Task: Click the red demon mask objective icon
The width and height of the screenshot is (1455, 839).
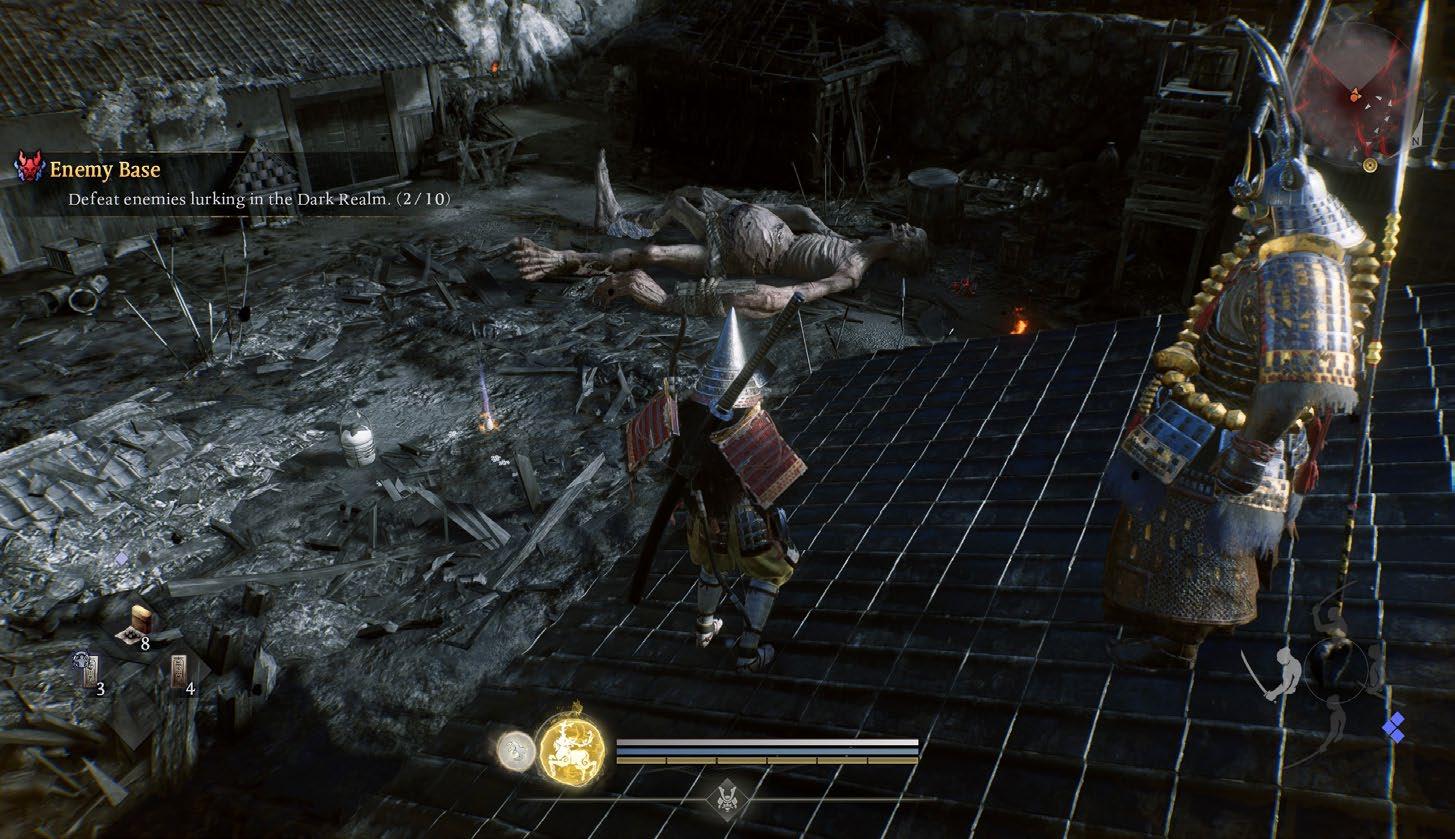Action: (x=30, y=168)
